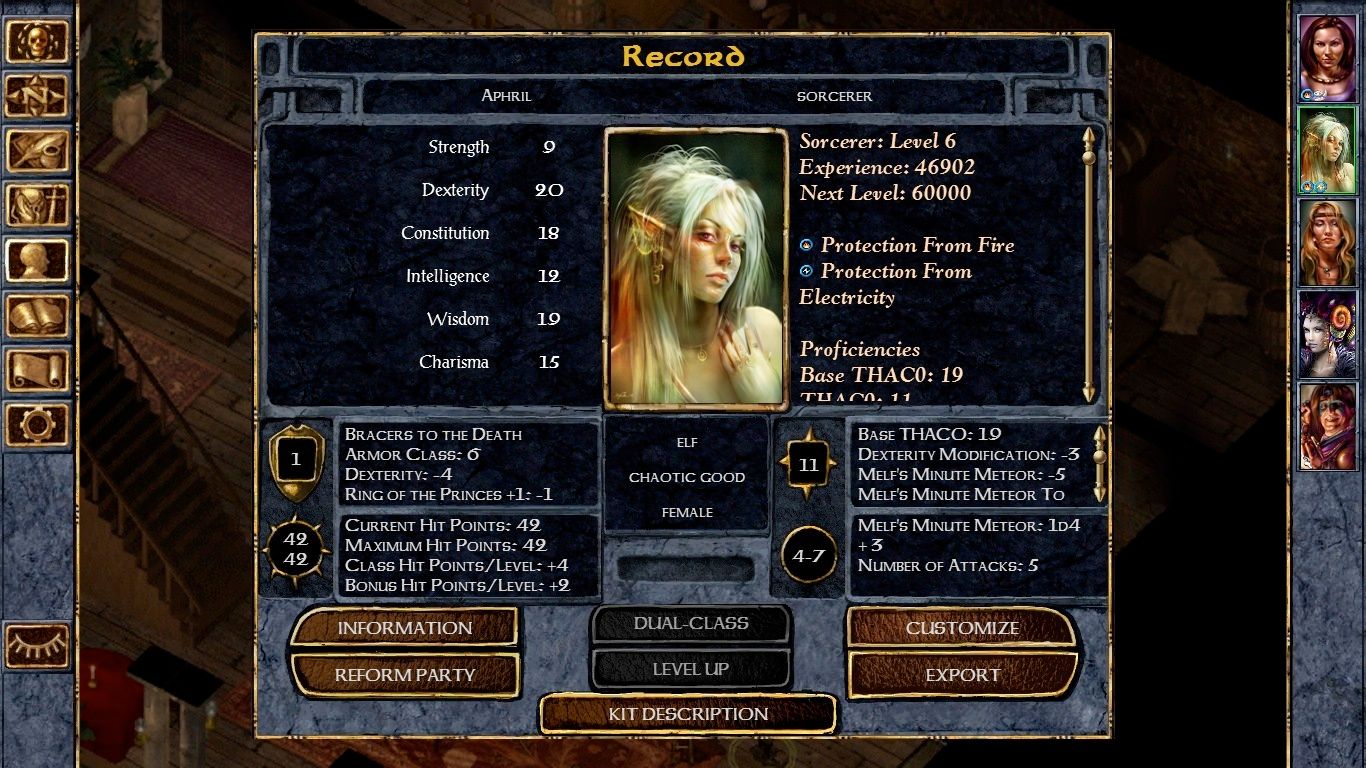Click the character stats text scrollbar
Viewport: 1366px width, 768px height.
[1089, 265]
